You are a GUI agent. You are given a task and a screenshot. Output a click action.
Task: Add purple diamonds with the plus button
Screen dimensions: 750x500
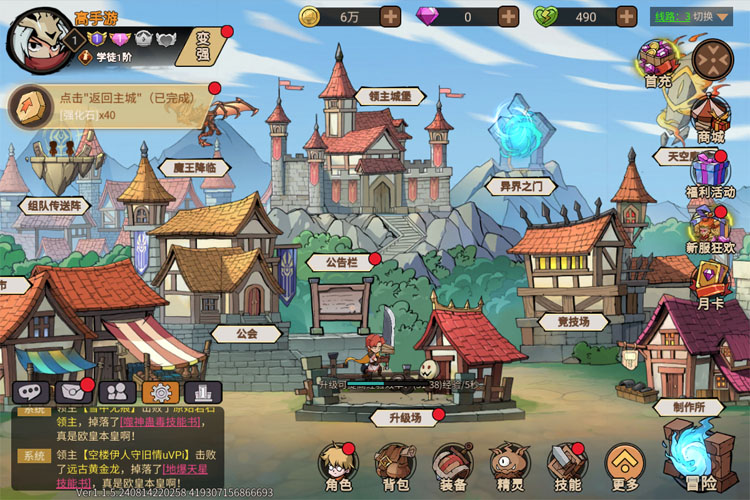(508, 17)
